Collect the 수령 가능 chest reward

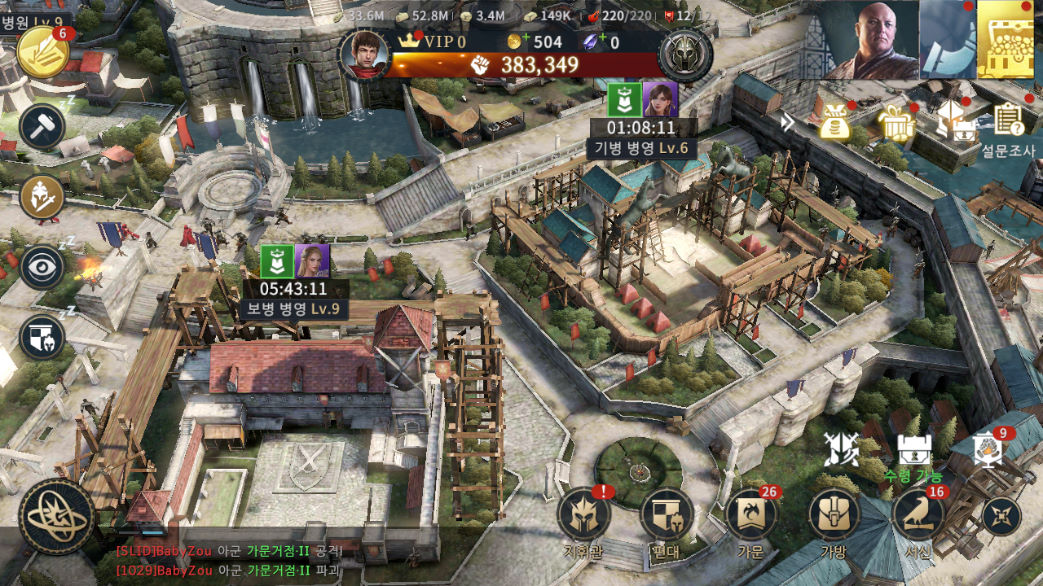[911, 451]
